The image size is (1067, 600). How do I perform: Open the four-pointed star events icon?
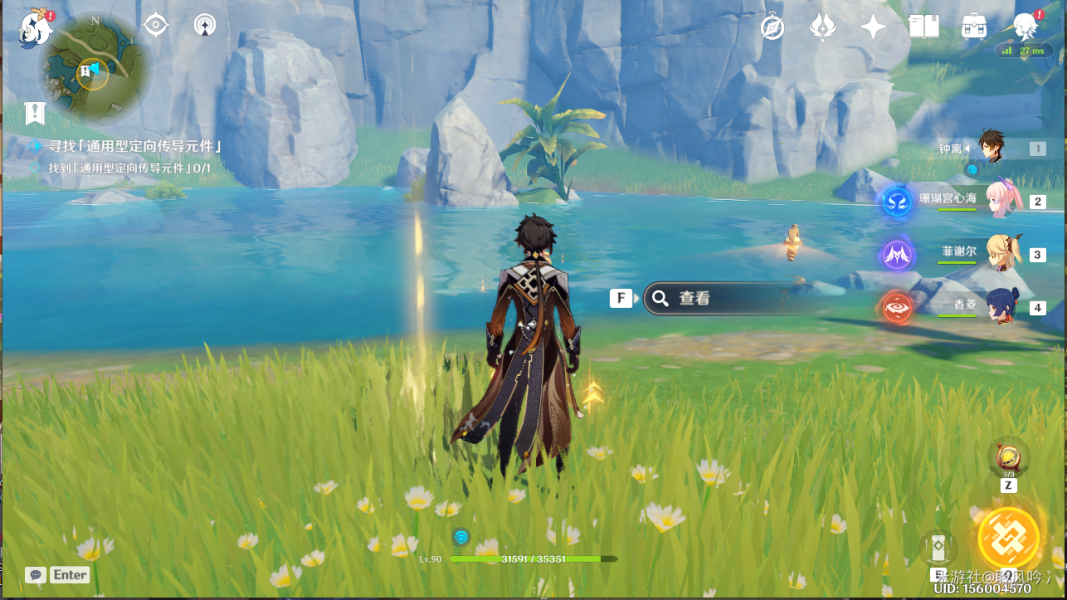coord(874,27)
